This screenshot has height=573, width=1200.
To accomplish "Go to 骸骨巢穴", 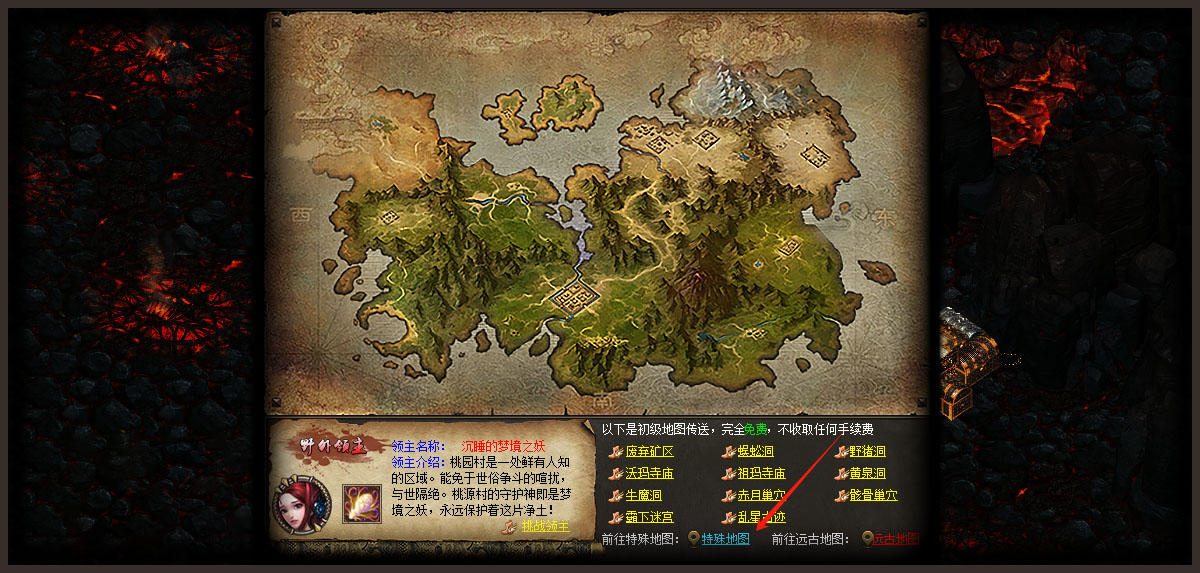I will pyautogui.click(x=873, y=496).
